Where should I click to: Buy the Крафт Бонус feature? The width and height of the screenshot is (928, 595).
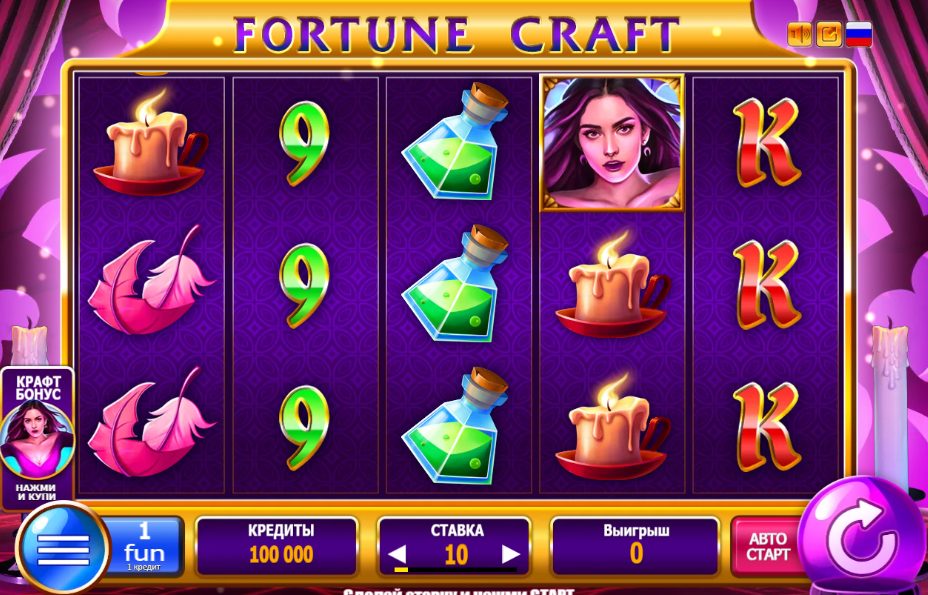[x=36, y=437]
